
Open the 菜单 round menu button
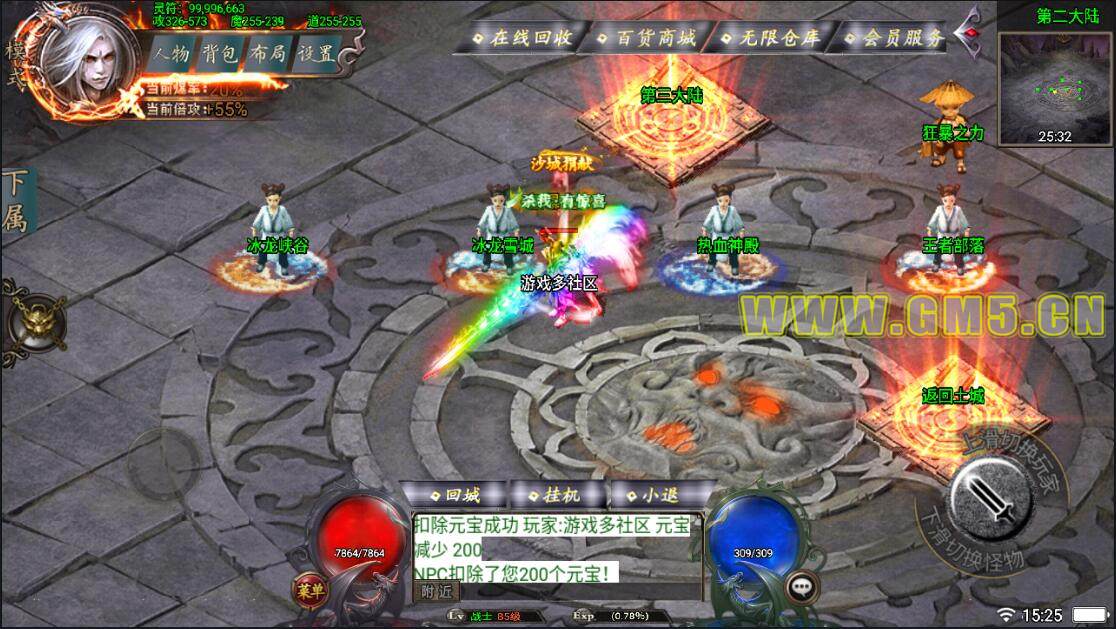point(310,589)
